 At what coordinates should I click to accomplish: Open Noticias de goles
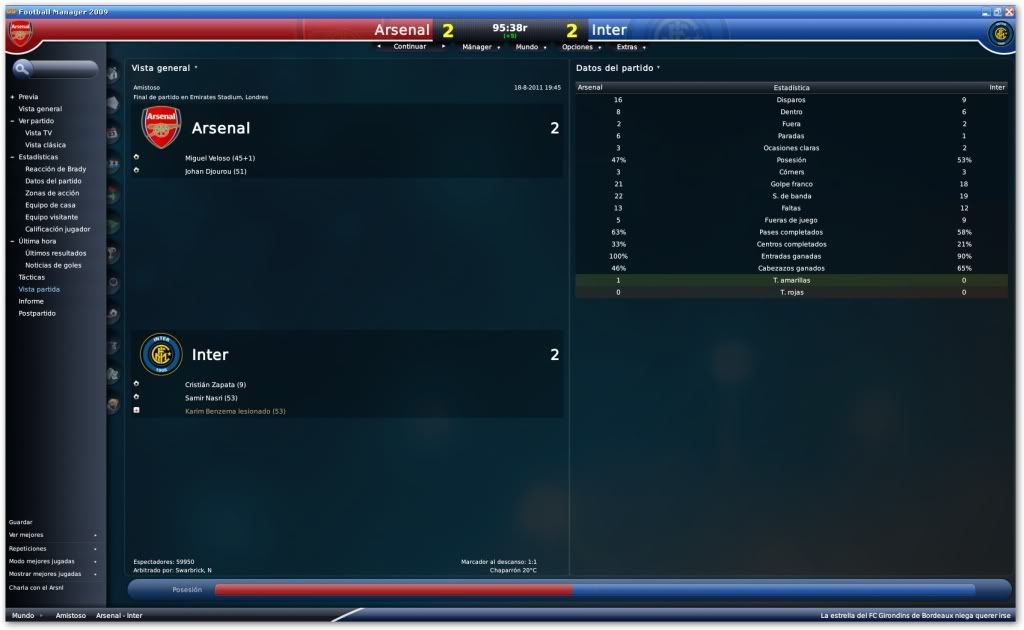click(55, 265)
